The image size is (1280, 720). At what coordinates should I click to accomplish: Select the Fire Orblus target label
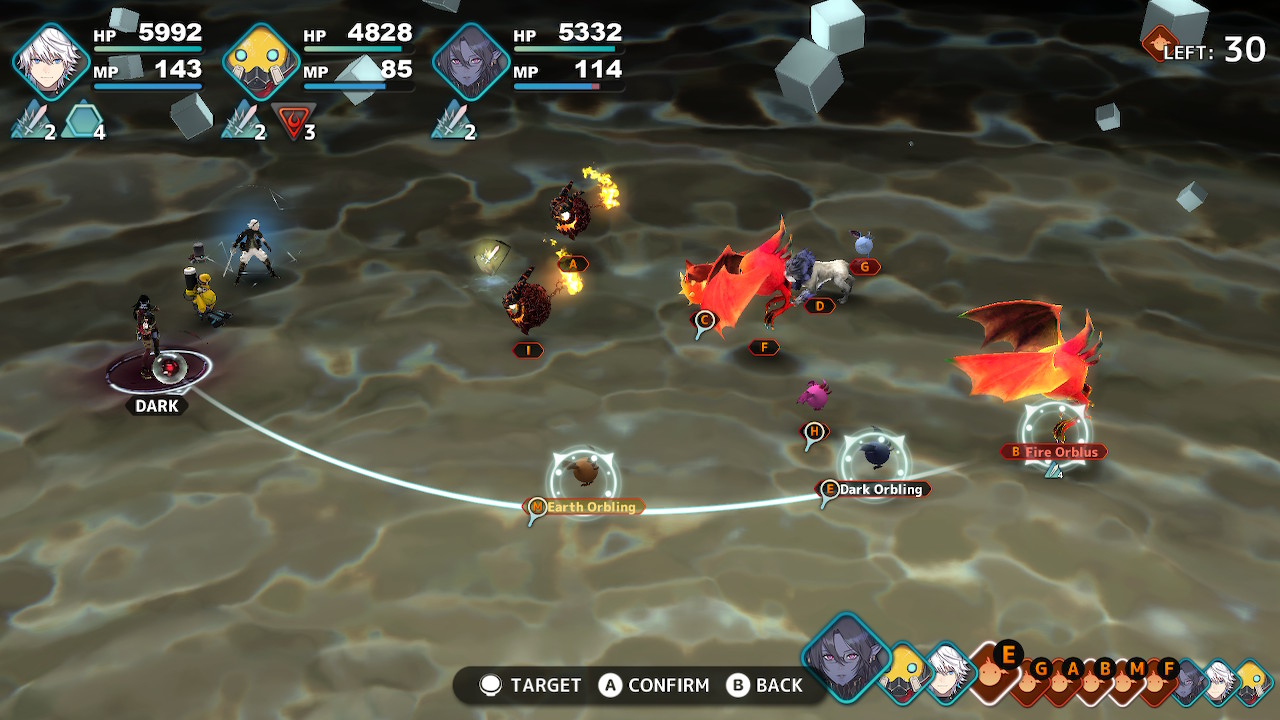click(x=1053, y=452)
